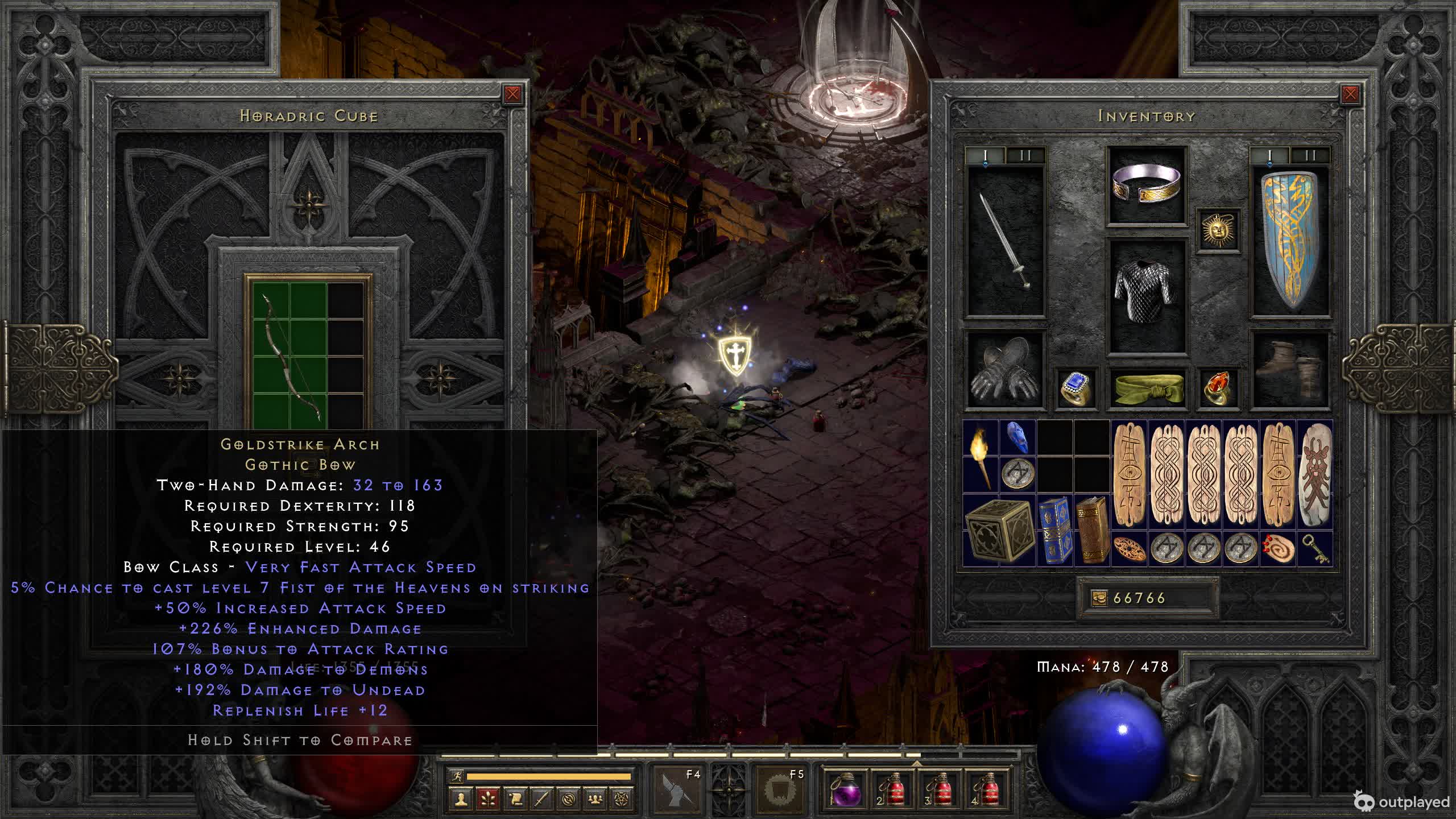Click the gold coins button

1099,598
